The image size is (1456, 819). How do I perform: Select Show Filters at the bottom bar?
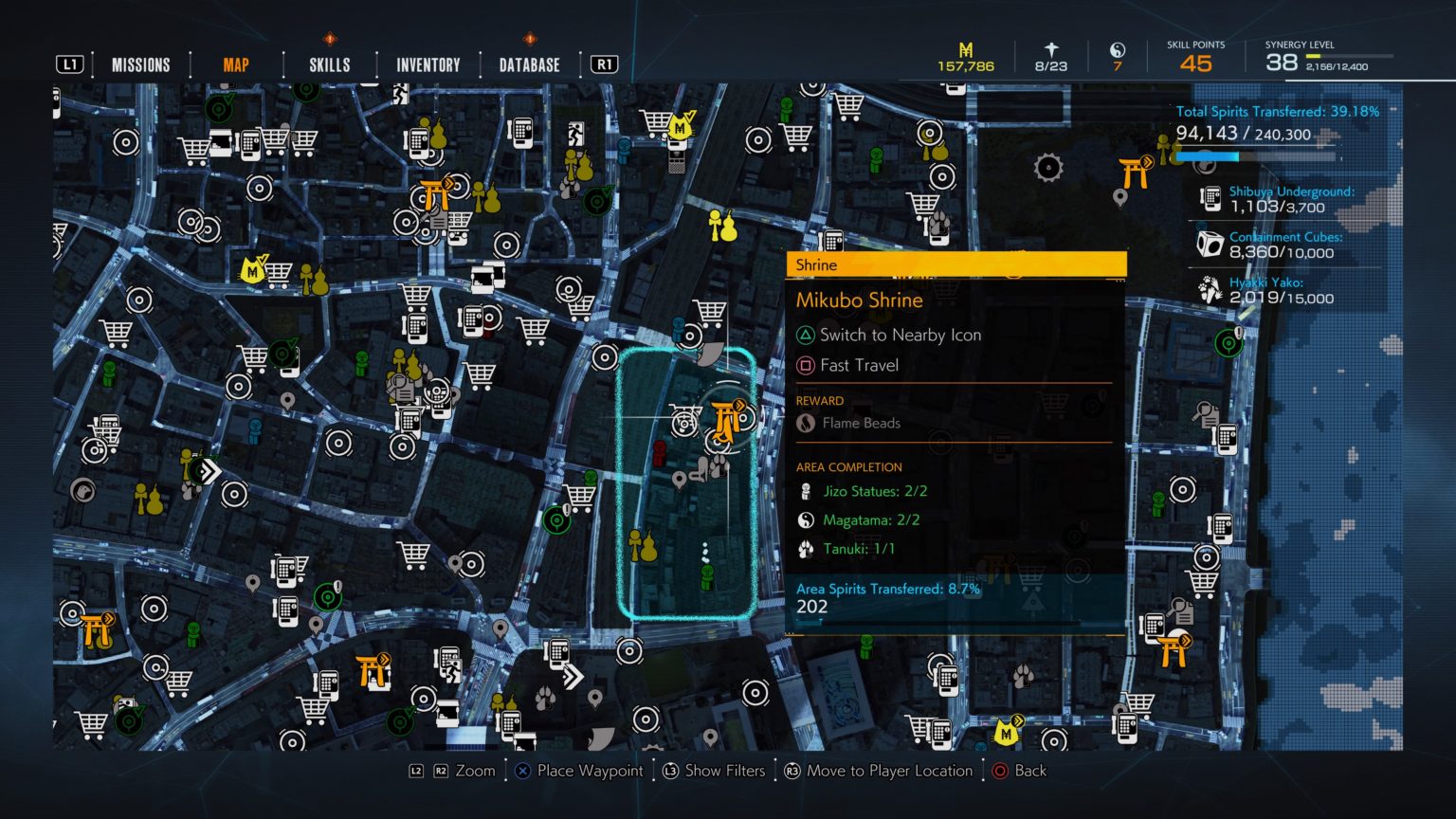click(x=724, y=771)
